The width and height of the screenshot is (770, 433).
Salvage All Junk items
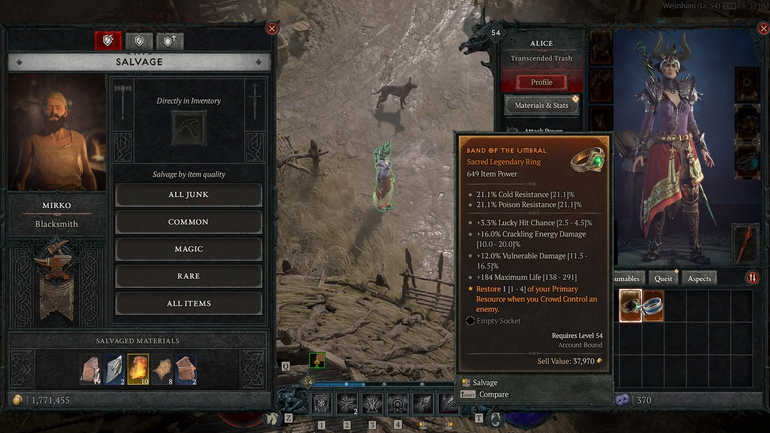pyautogui.click(x=189, y=195)
